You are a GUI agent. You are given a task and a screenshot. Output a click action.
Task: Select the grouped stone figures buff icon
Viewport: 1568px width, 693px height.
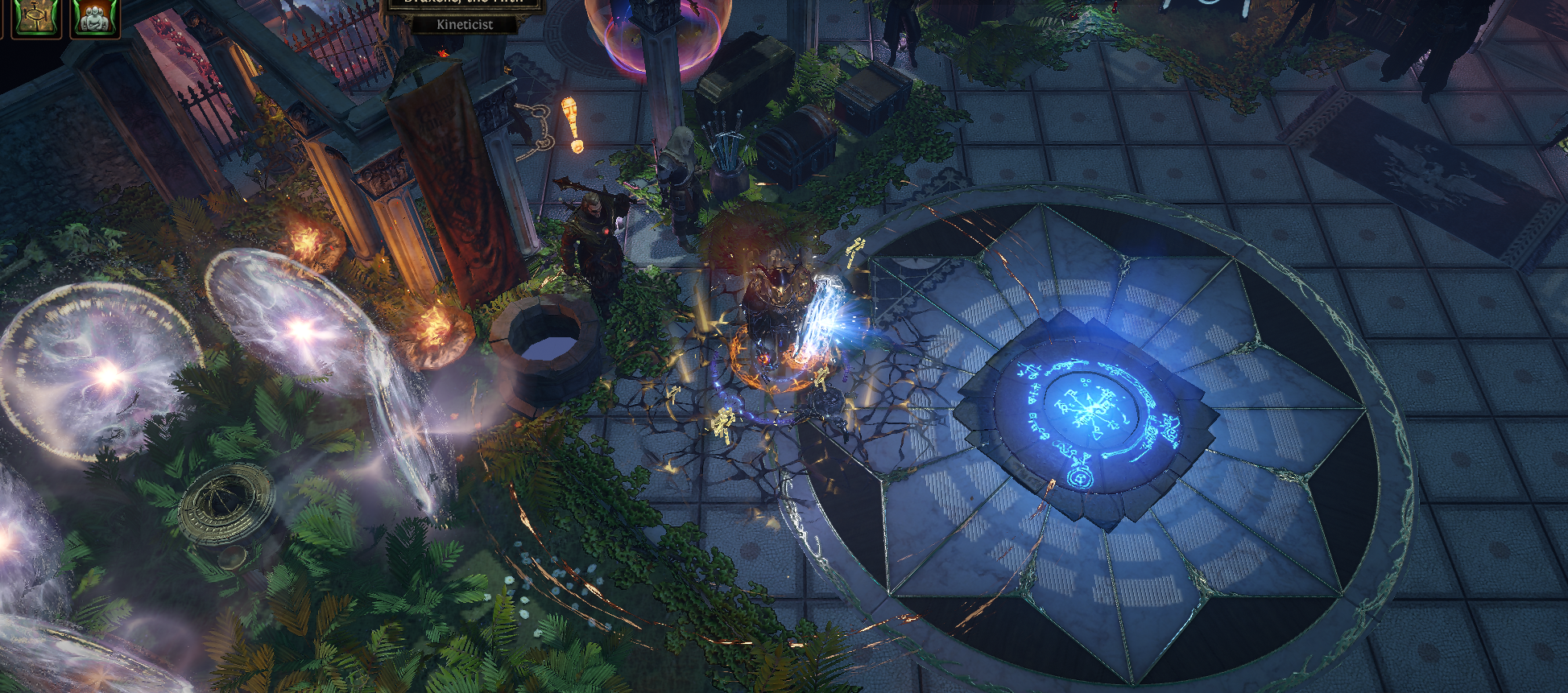click(96, 16)
